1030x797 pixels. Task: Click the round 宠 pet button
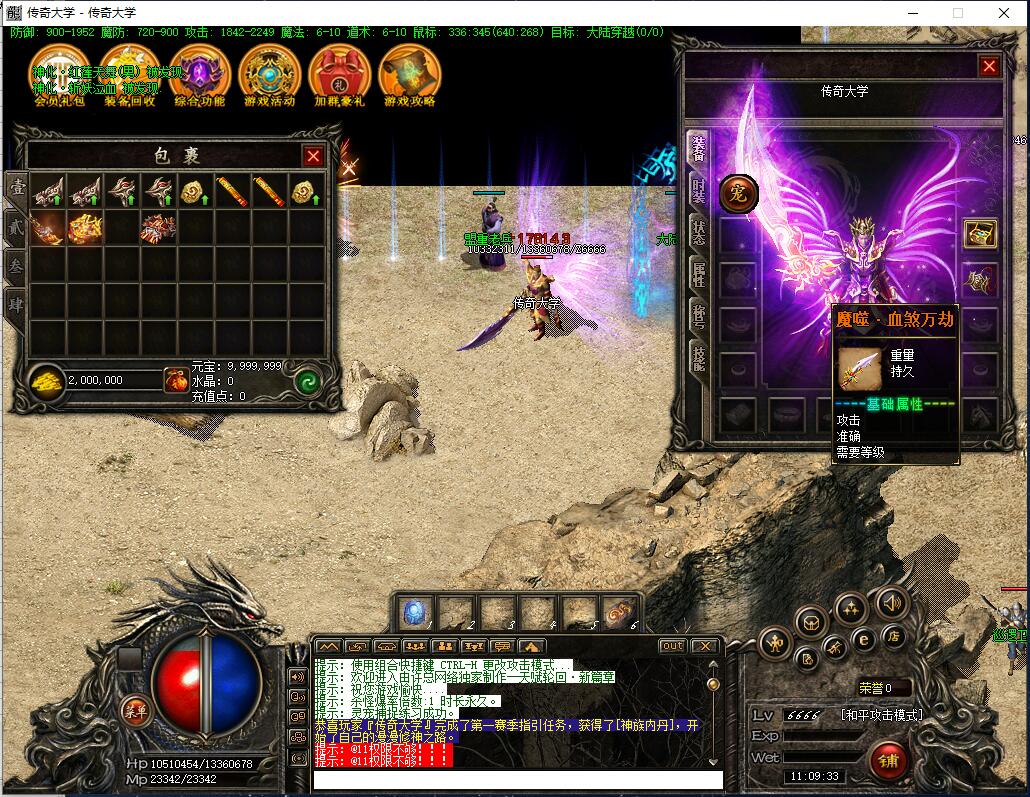(x=739, y=193)
